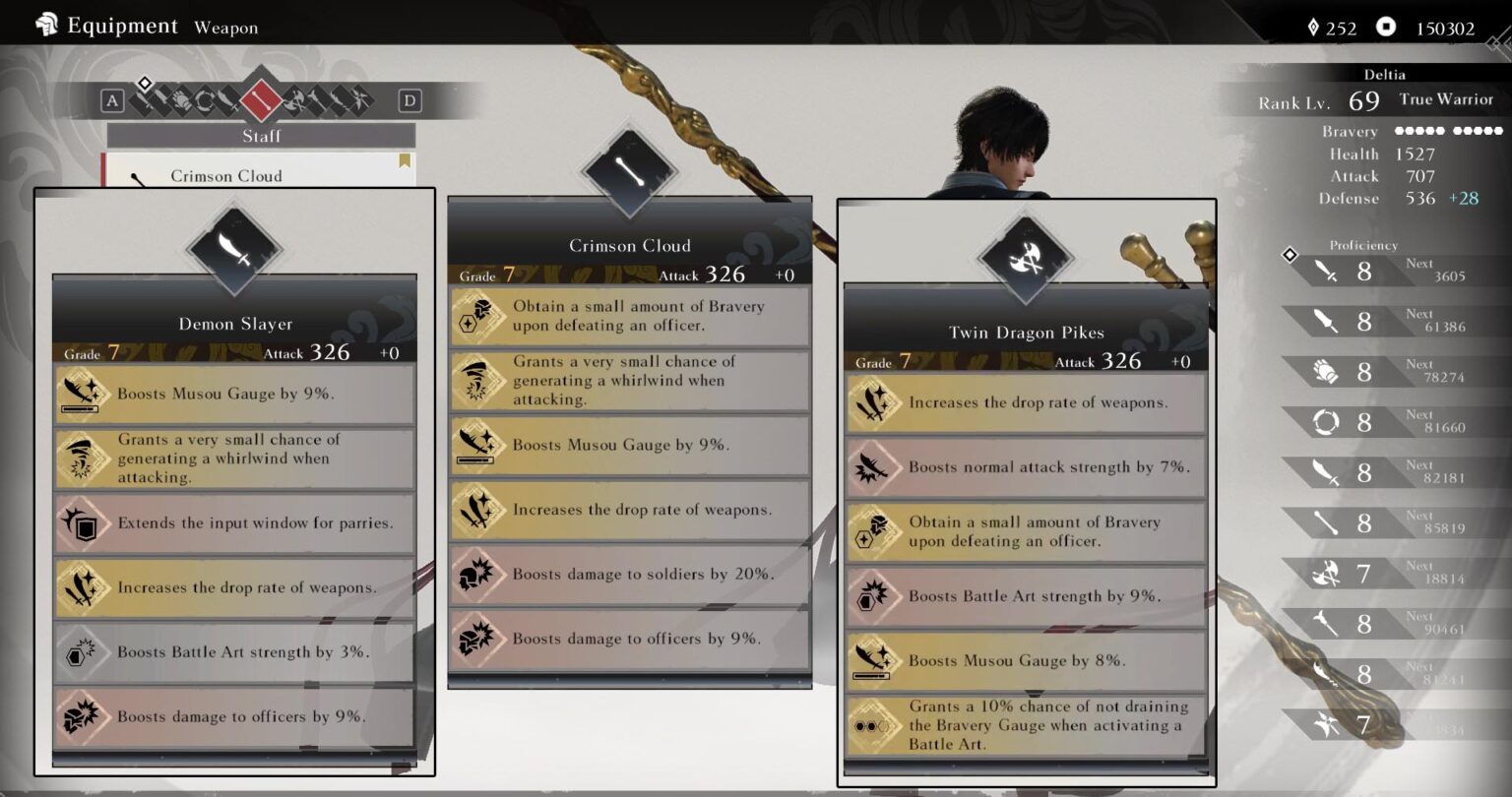Select the gauntlet weapon category icon
Image resolution: width=1512 pixels, height=797 pixels.
(180, 100)
